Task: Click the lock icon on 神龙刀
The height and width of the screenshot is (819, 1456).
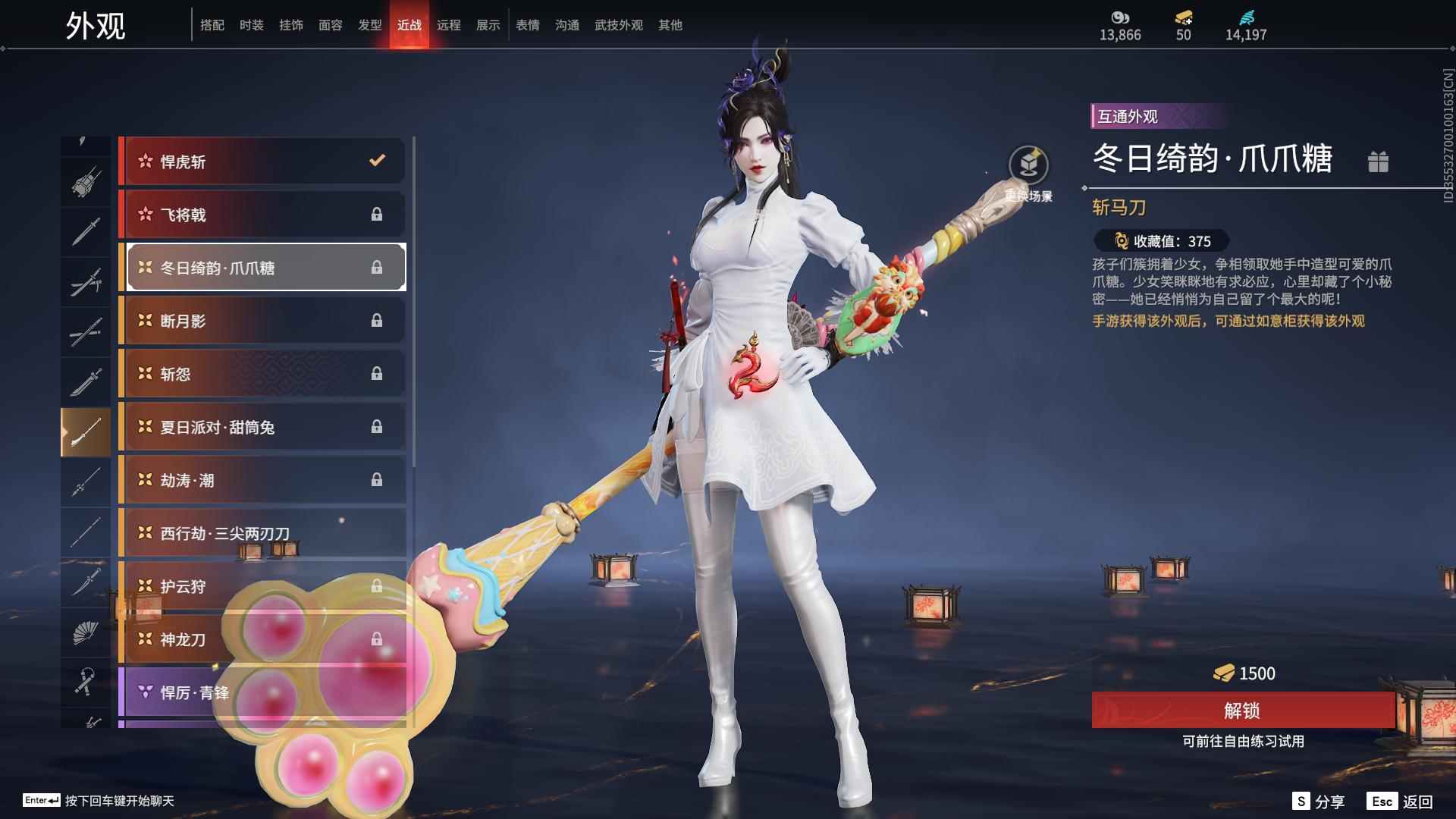Action: (377, 639)
